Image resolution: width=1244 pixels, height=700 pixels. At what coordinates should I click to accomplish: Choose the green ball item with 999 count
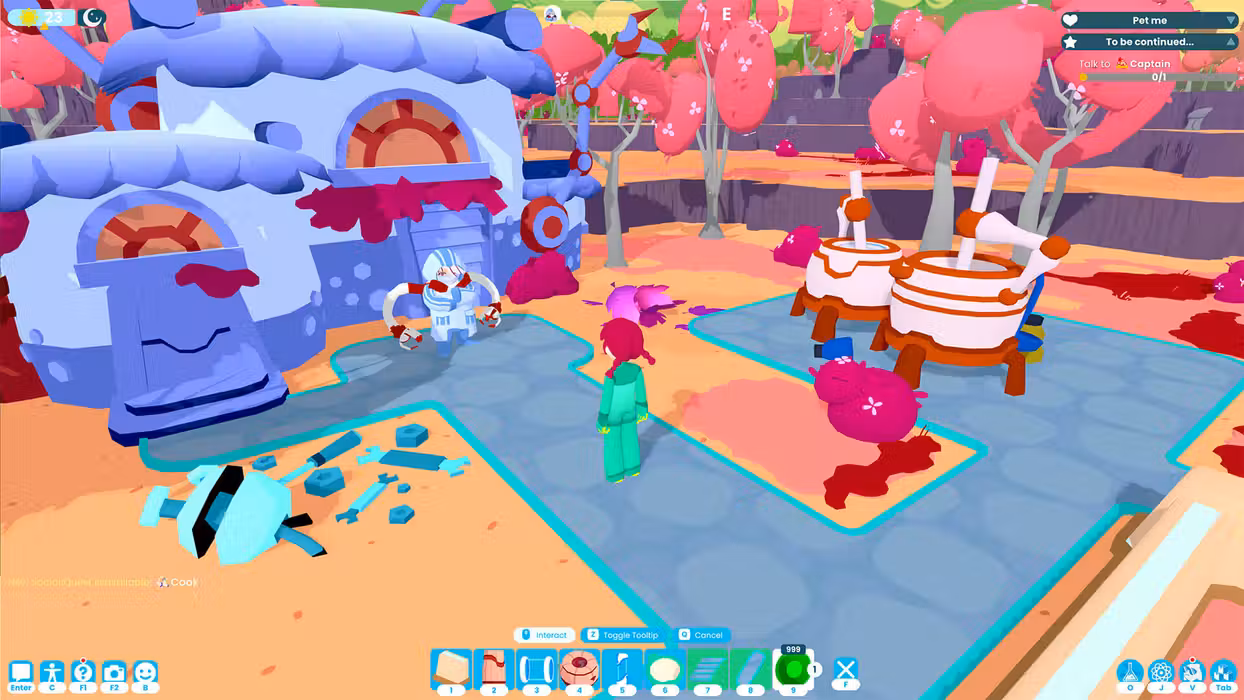tap(793, 669)
